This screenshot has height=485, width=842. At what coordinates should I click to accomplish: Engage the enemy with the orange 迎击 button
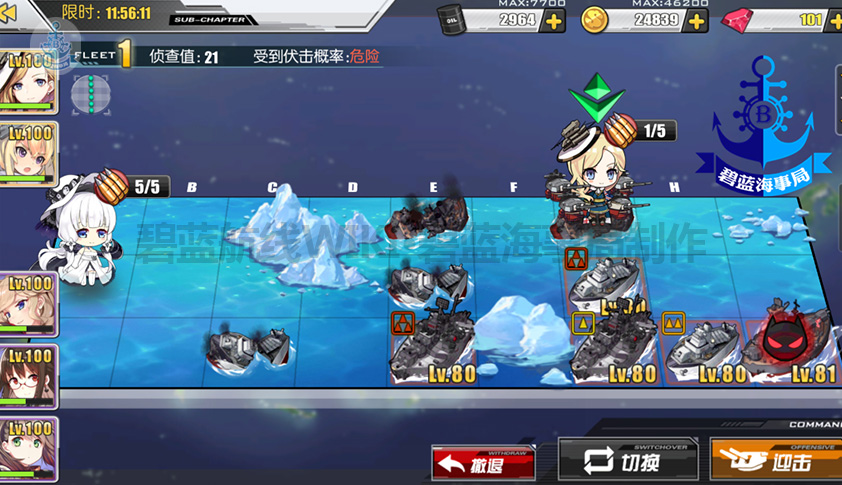777,462
